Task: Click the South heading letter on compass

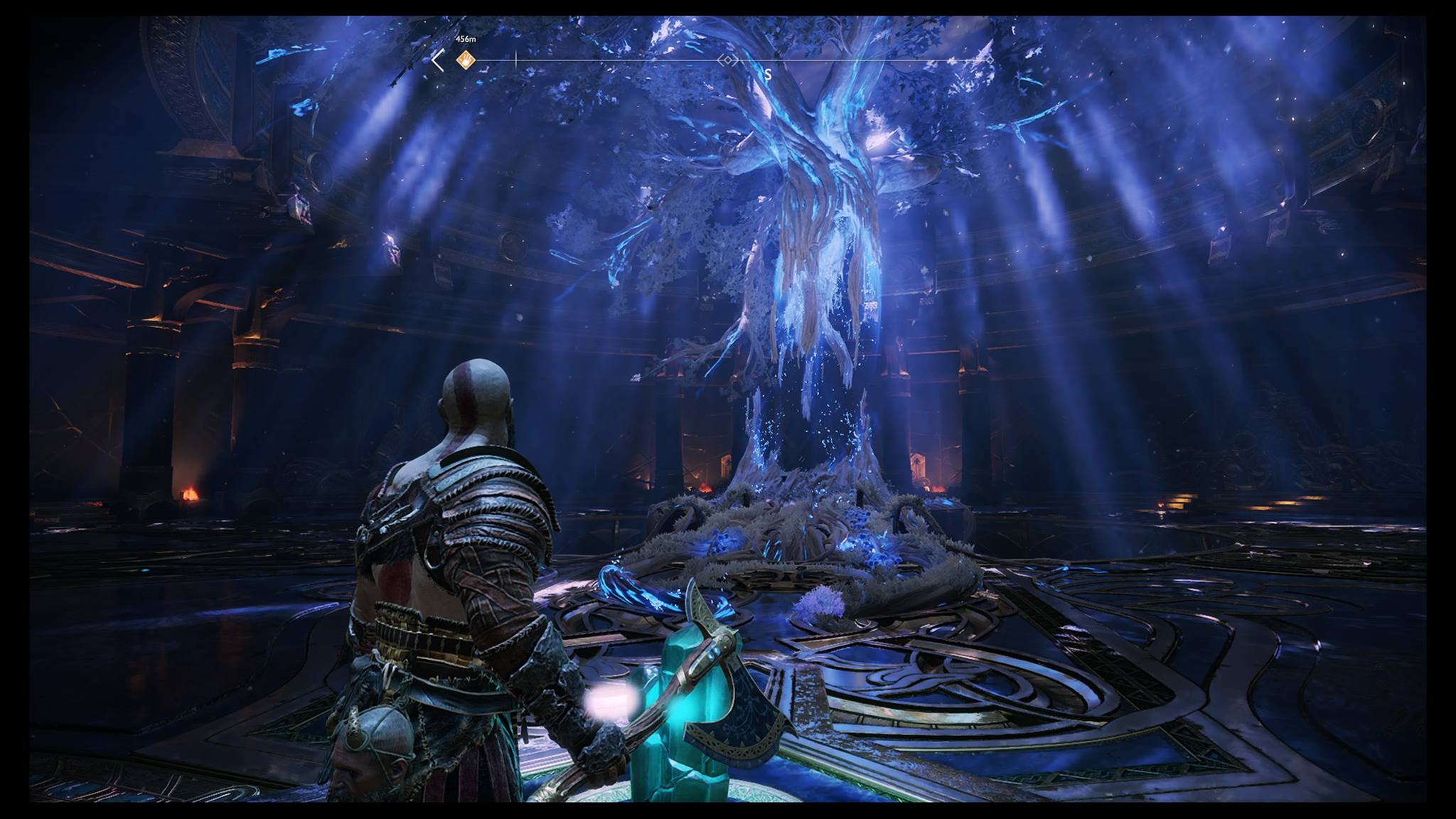Action: (768, 74)
